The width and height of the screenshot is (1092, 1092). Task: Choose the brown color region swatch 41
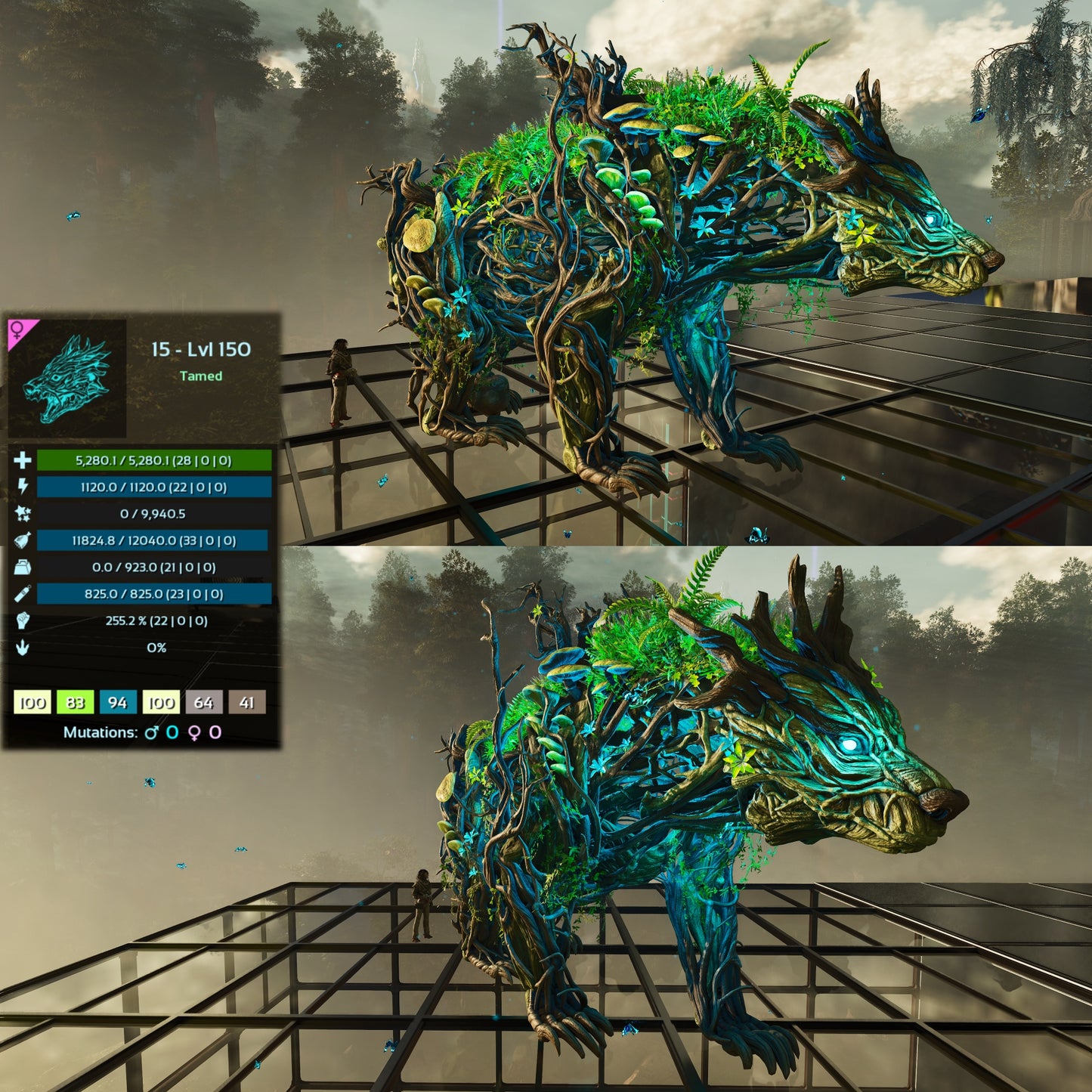[246, 703]
